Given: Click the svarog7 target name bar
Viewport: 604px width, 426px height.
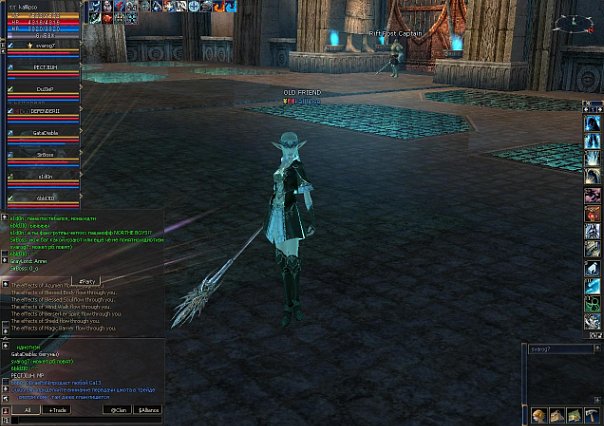Looking at the screenshot, I should (560, 349).
